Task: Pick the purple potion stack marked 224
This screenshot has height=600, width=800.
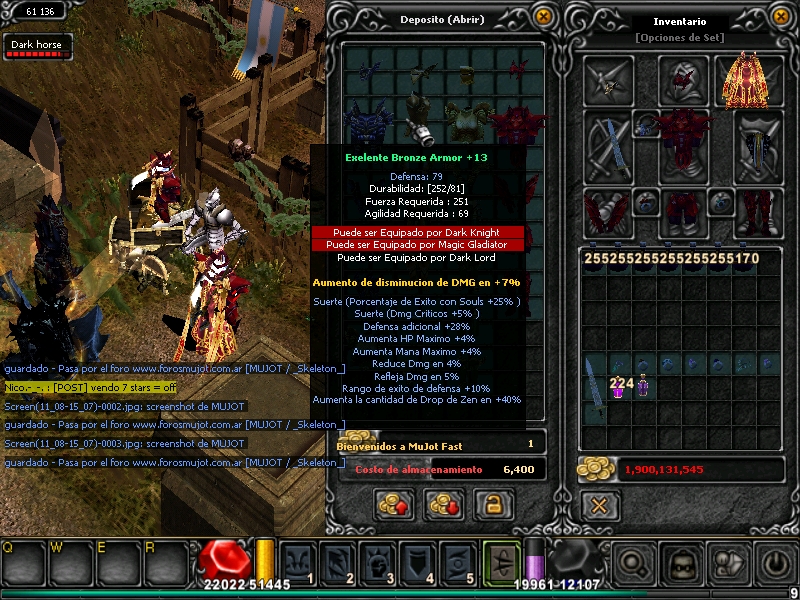Action: [620, 387]
